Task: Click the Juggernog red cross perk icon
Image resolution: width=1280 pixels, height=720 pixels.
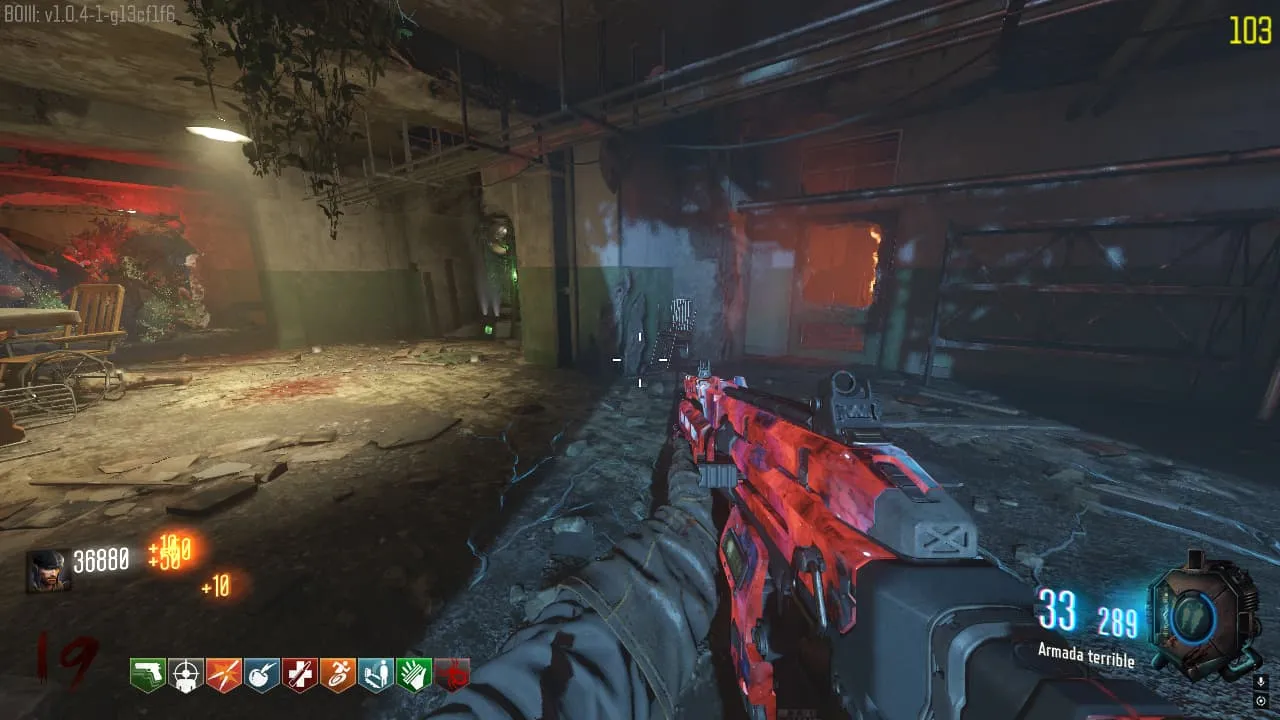Action: tap(299, 675)
